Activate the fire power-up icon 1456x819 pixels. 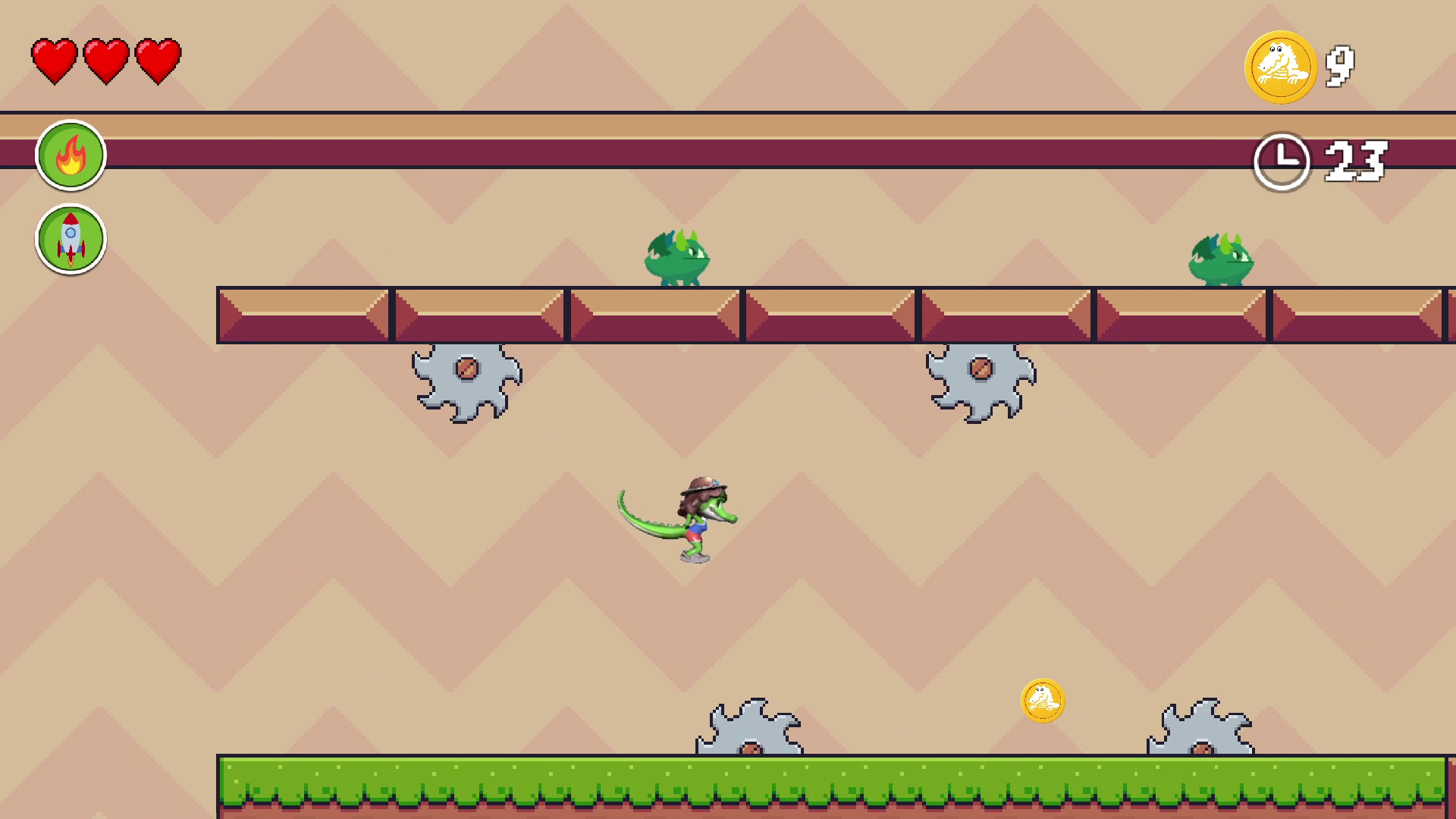point(71,154)
